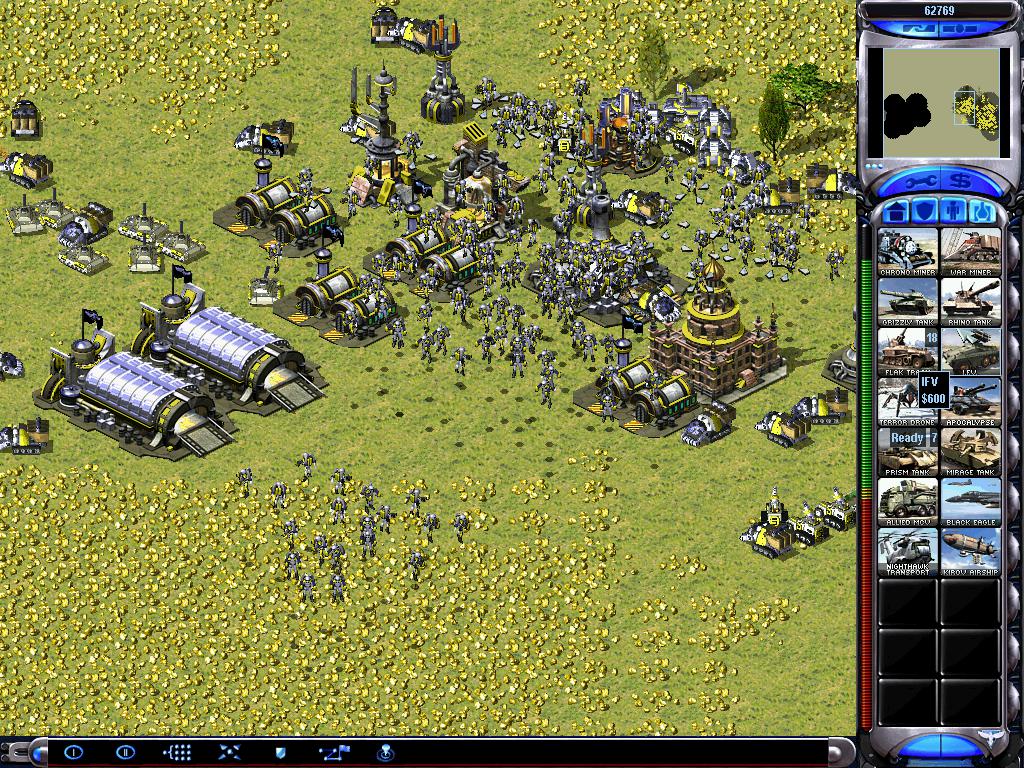Click the Flak Track build icon
The width and height of the screenshot is (1024, 768).
pos(908,352)
